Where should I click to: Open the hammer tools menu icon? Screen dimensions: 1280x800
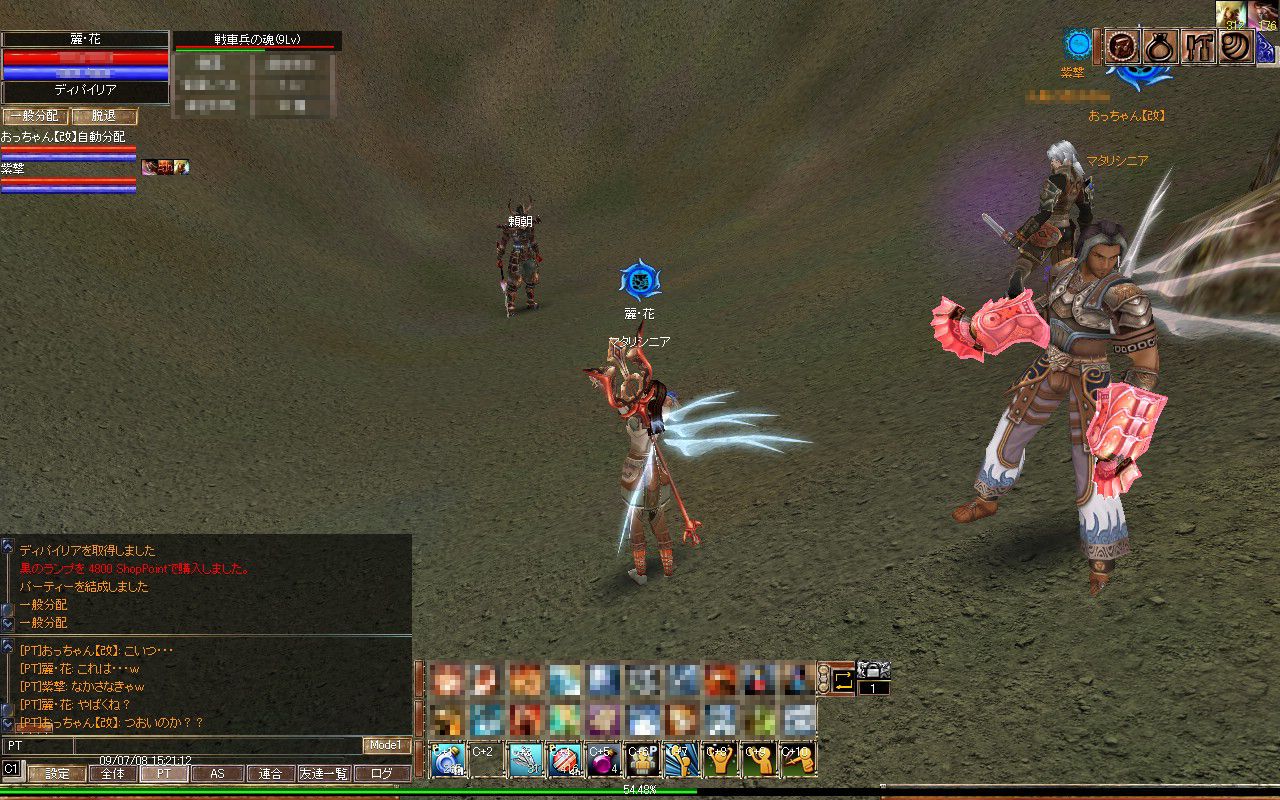1199,47
